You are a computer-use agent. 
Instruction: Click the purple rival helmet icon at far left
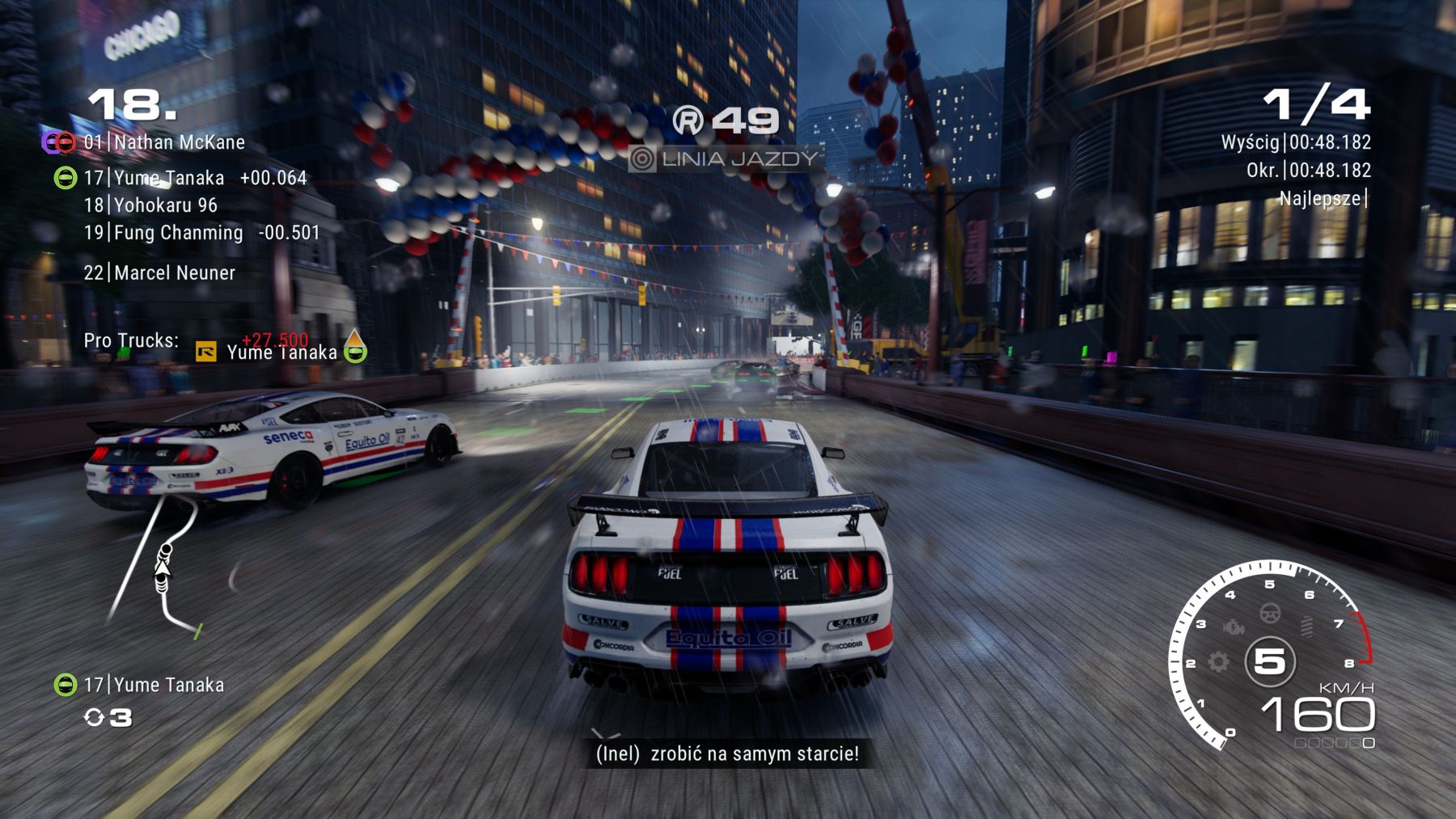[49, 142]
